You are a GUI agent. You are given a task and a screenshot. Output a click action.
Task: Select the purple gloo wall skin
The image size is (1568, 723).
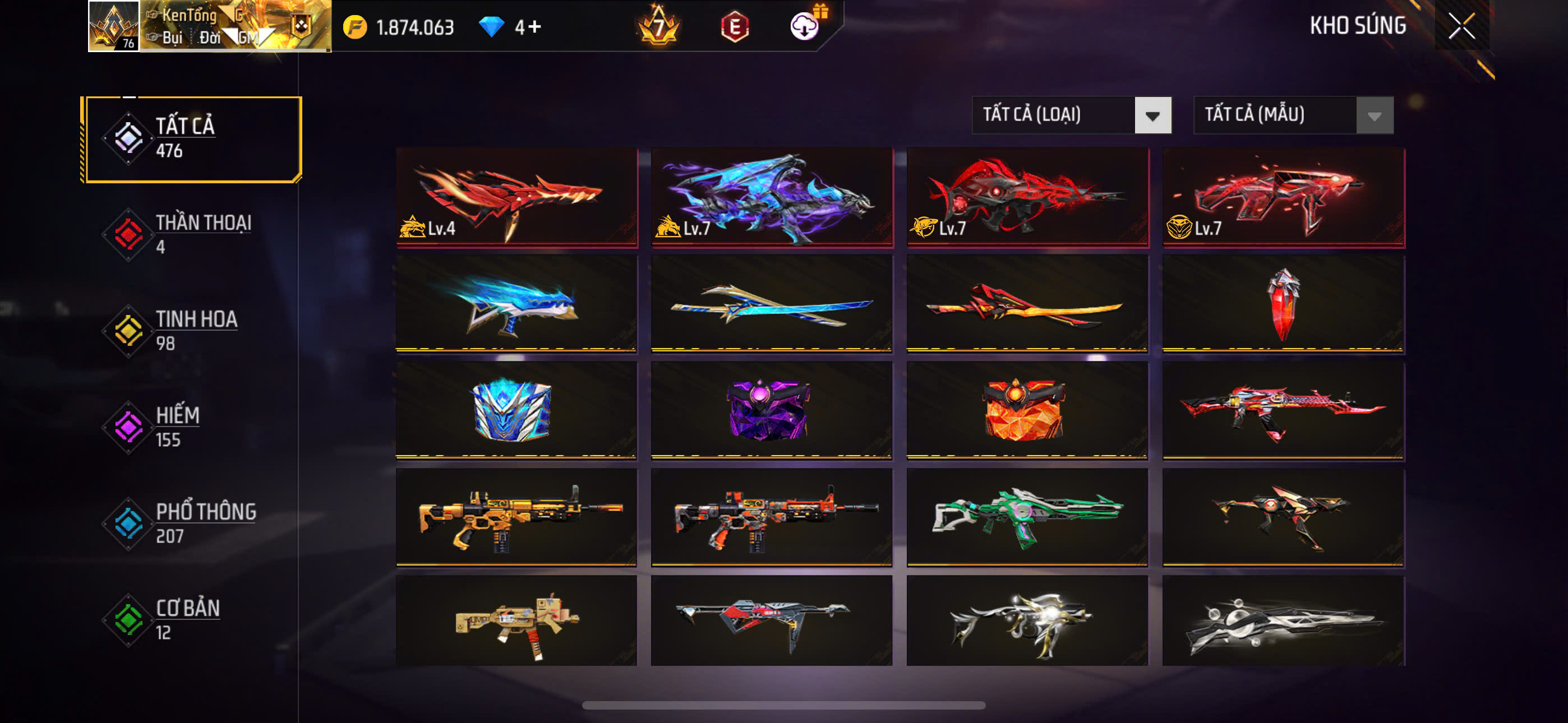(x=772, y=410)
